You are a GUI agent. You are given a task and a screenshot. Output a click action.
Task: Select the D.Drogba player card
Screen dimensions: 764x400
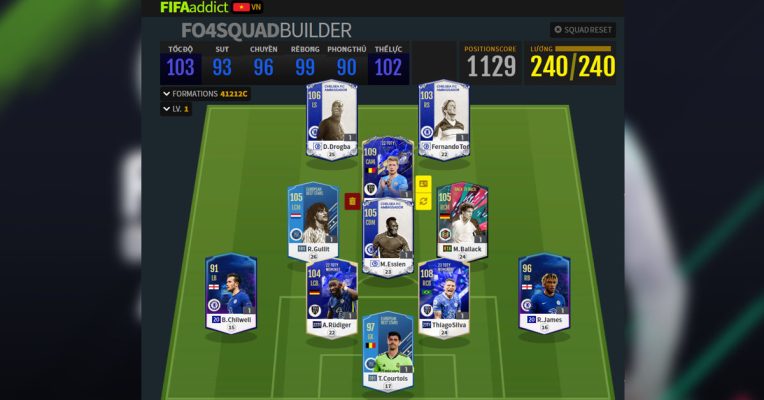pyautogui.click(x=331, y=120)
